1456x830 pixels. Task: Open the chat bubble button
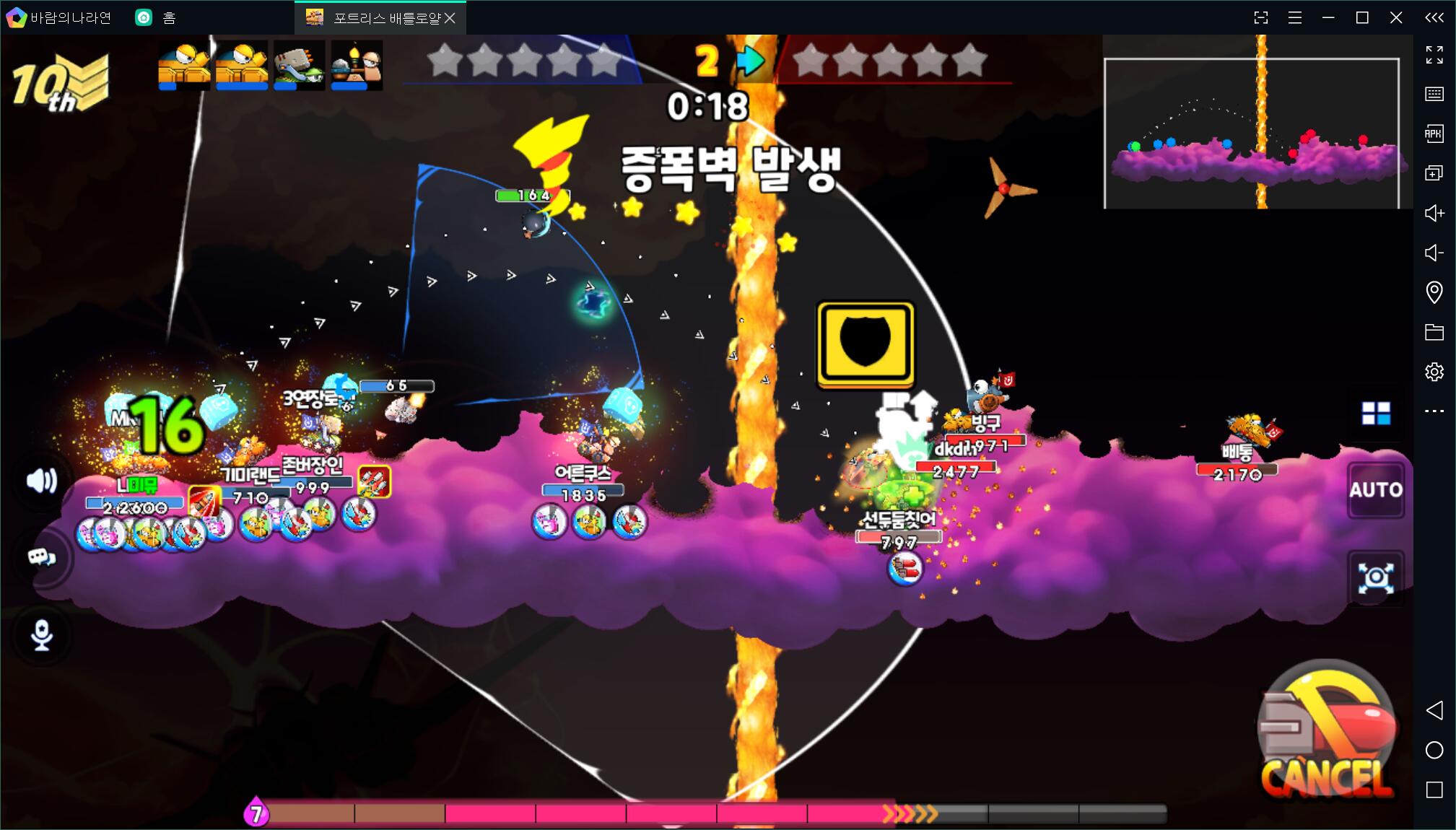(42, 557)
